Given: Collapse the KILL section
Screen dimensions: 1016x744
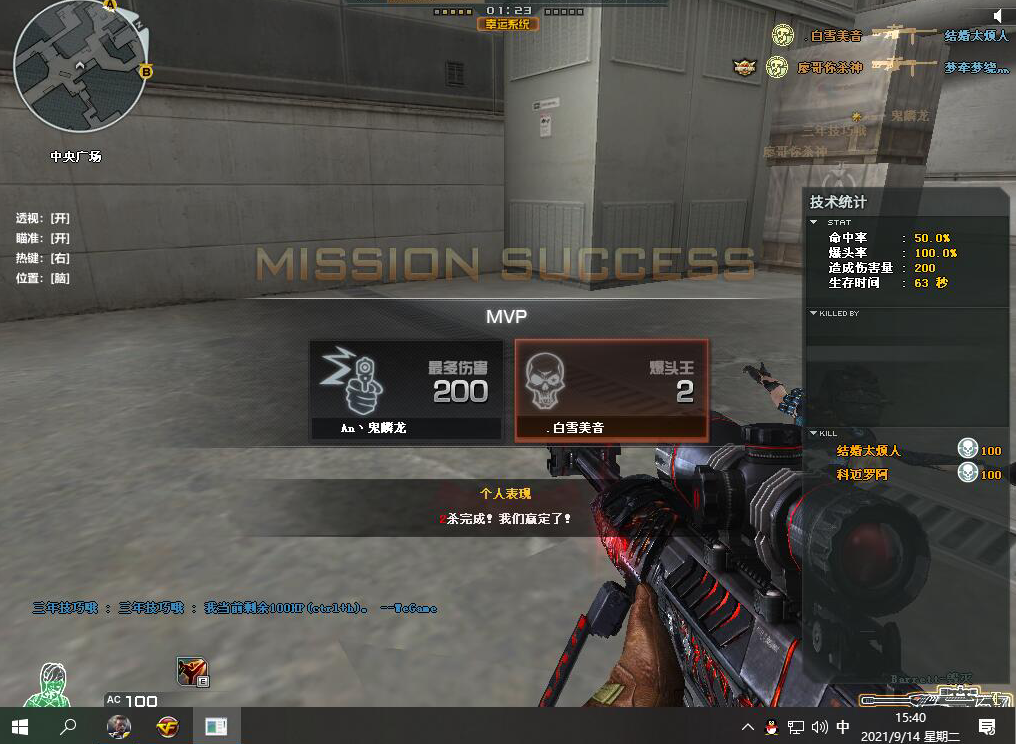Looking at the screenshot, I should point(814,433).
